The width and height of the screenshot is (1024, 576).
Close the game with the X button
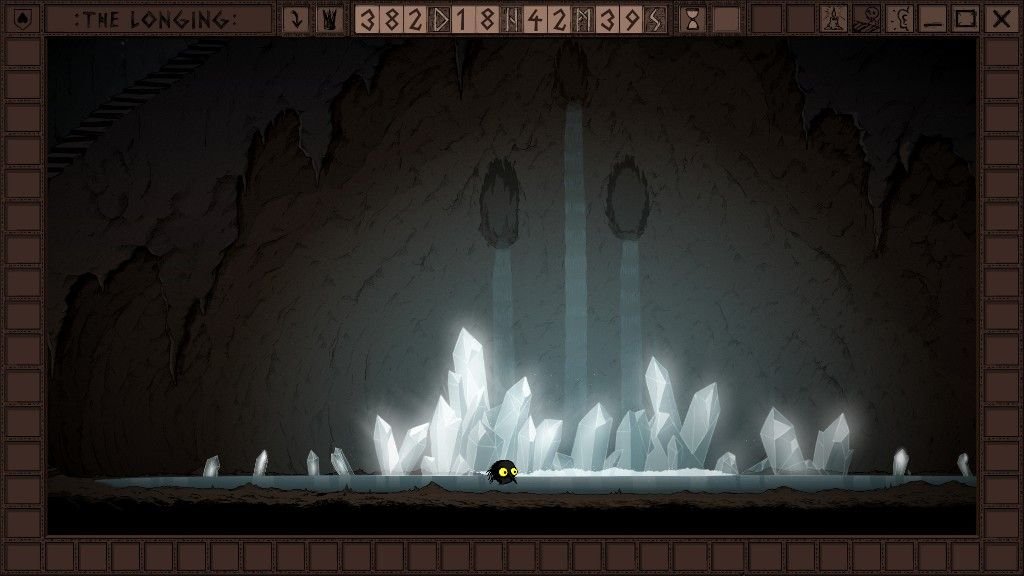(x=999, y=19)
